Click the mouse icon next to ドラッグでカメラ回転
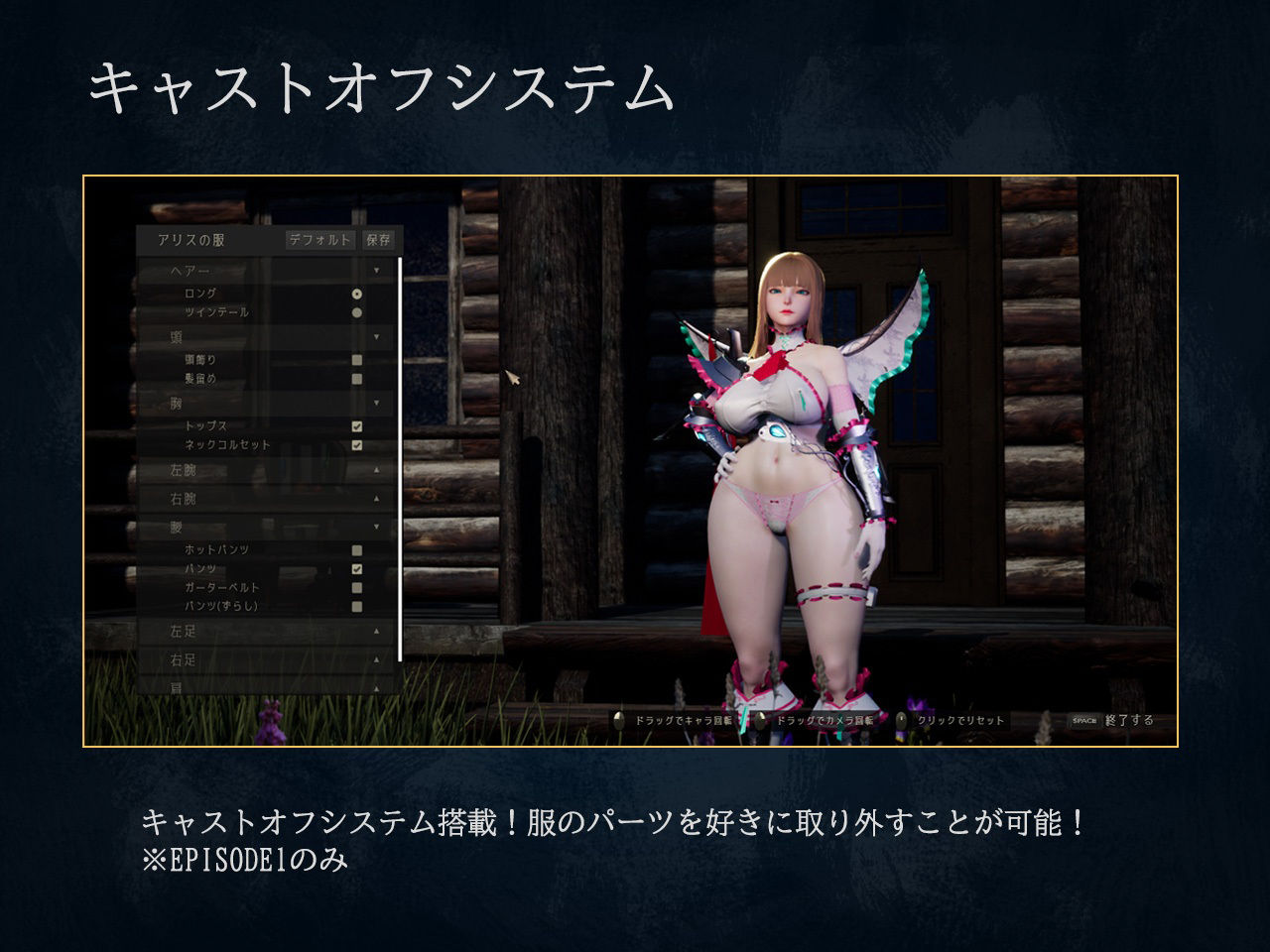The image size is (1270, 952). tap(760, 721)
